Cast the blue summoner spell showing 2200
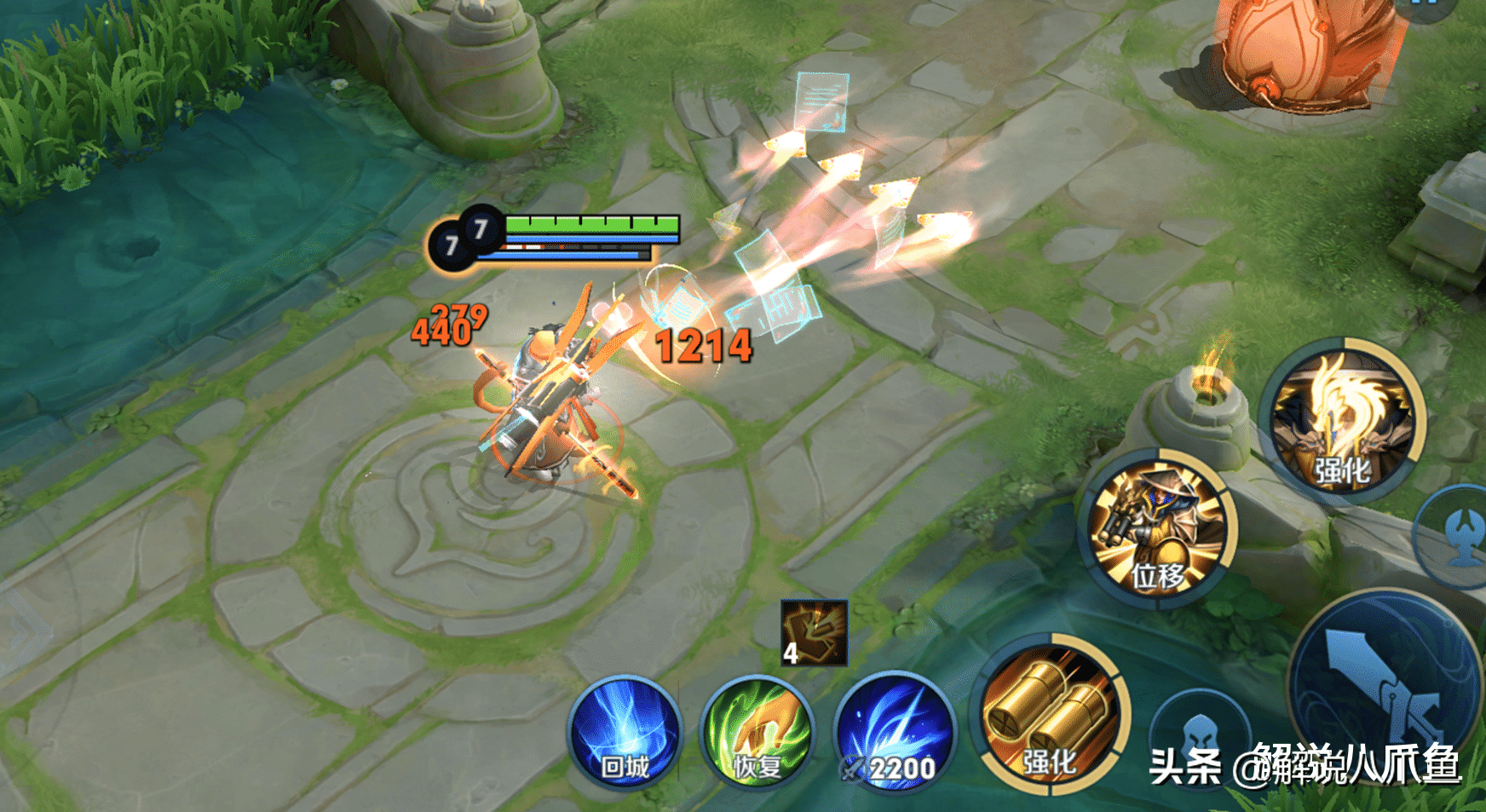 click(895, 733)
